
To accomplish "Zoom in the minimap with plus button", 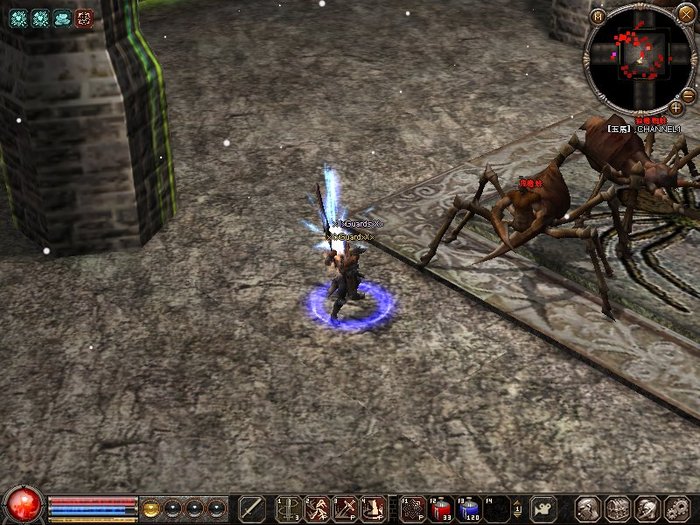I will 676,107.
